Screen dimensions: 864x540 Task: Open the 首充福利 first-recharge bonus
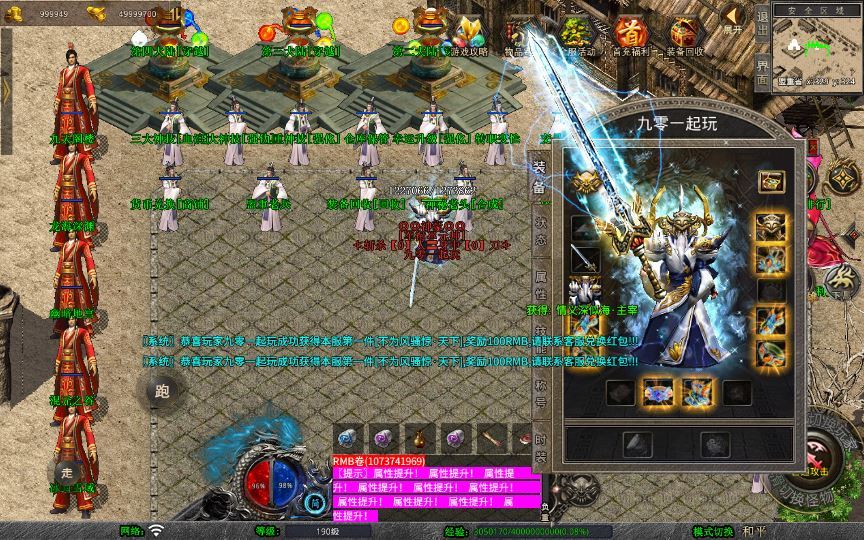pyautogui.click(x=630, y=35)
